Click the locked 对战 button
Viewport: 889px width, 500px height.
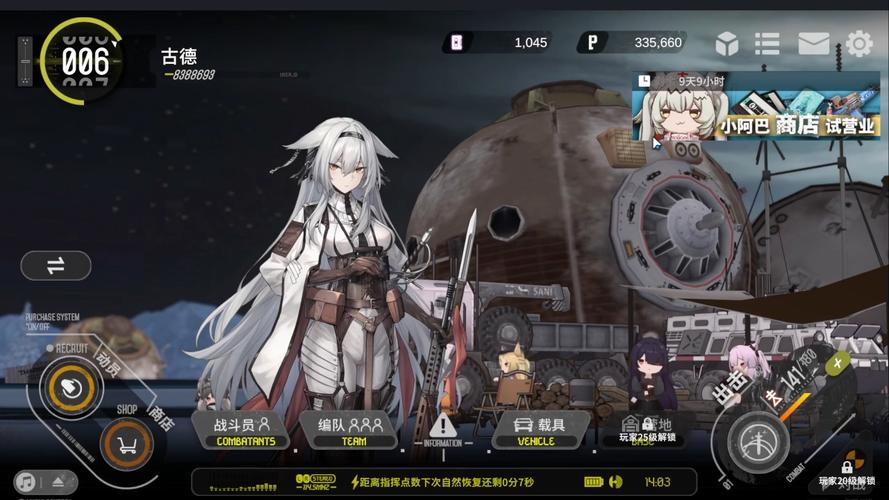848,474
